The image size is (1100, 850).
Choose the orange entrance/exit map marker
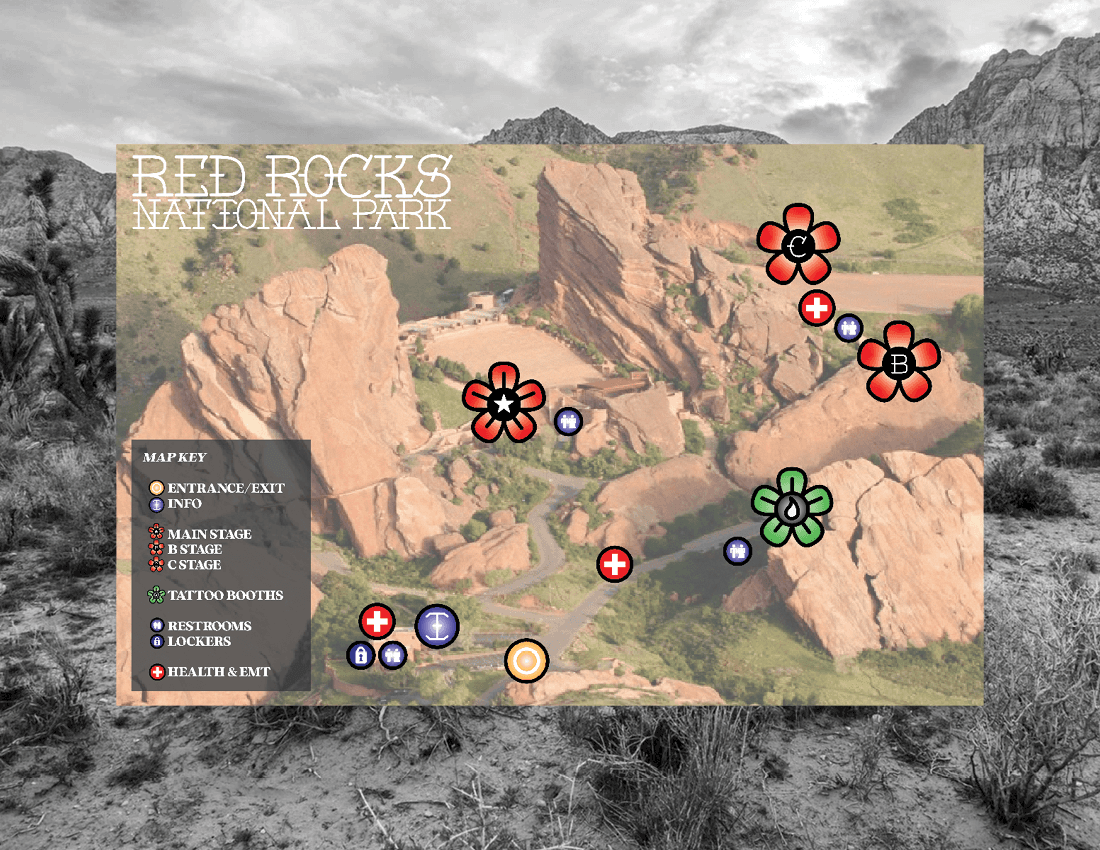(x=526, y=661)
